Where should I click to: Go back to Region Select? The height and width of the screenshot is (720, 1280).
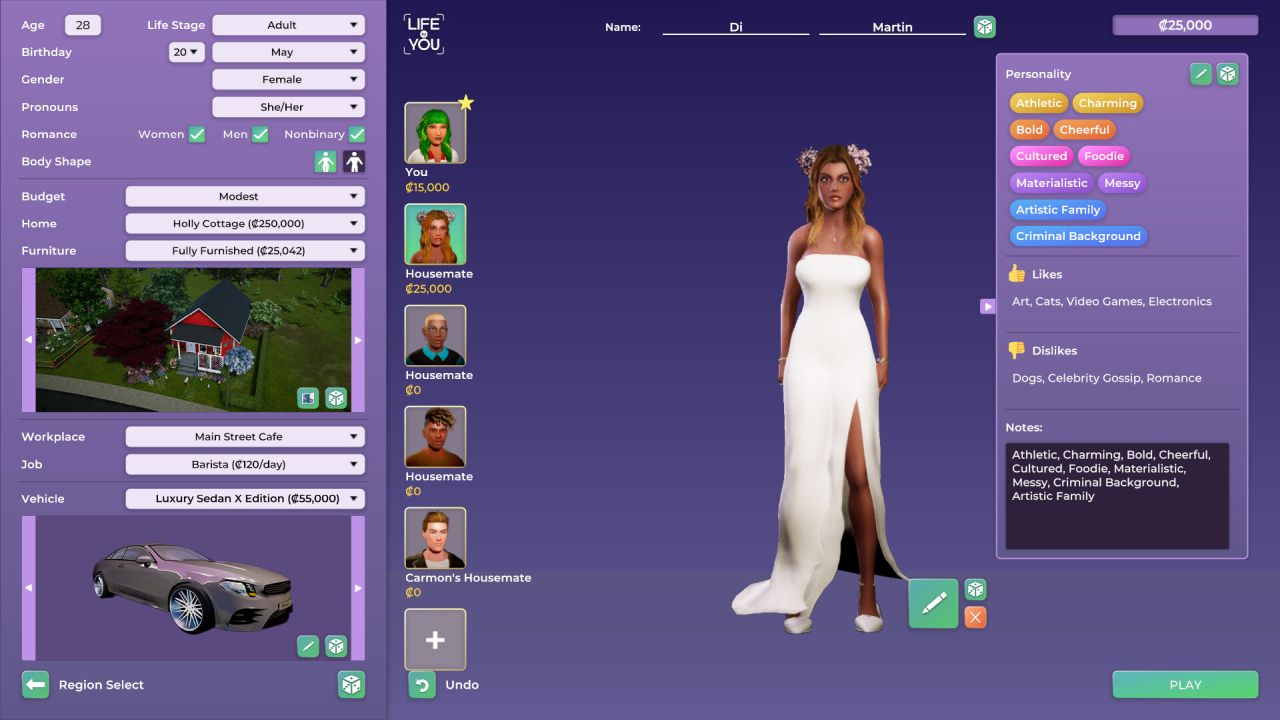35,684
